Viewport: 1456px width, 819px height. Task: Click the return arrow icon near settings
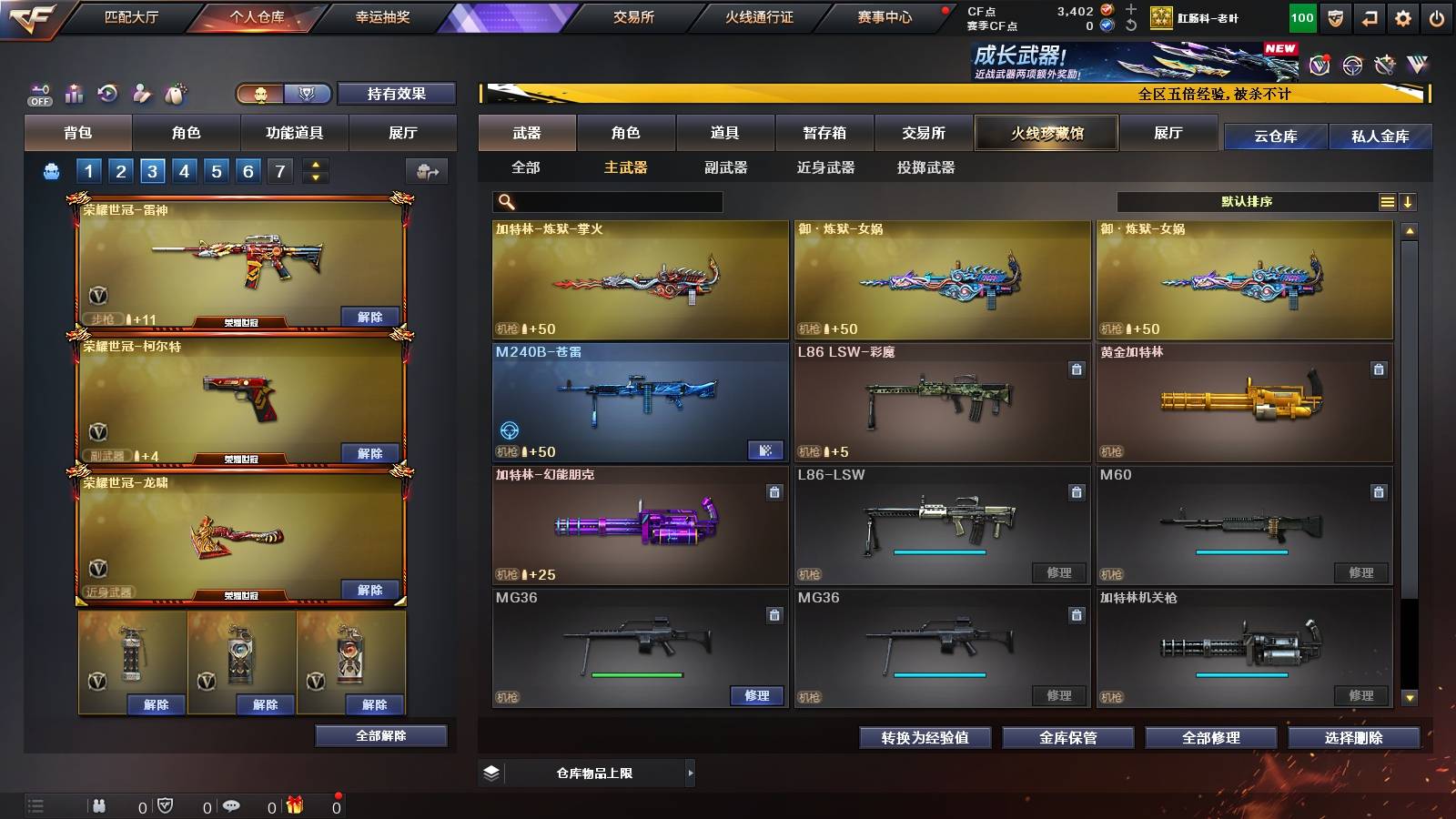tap(1369, 17)
